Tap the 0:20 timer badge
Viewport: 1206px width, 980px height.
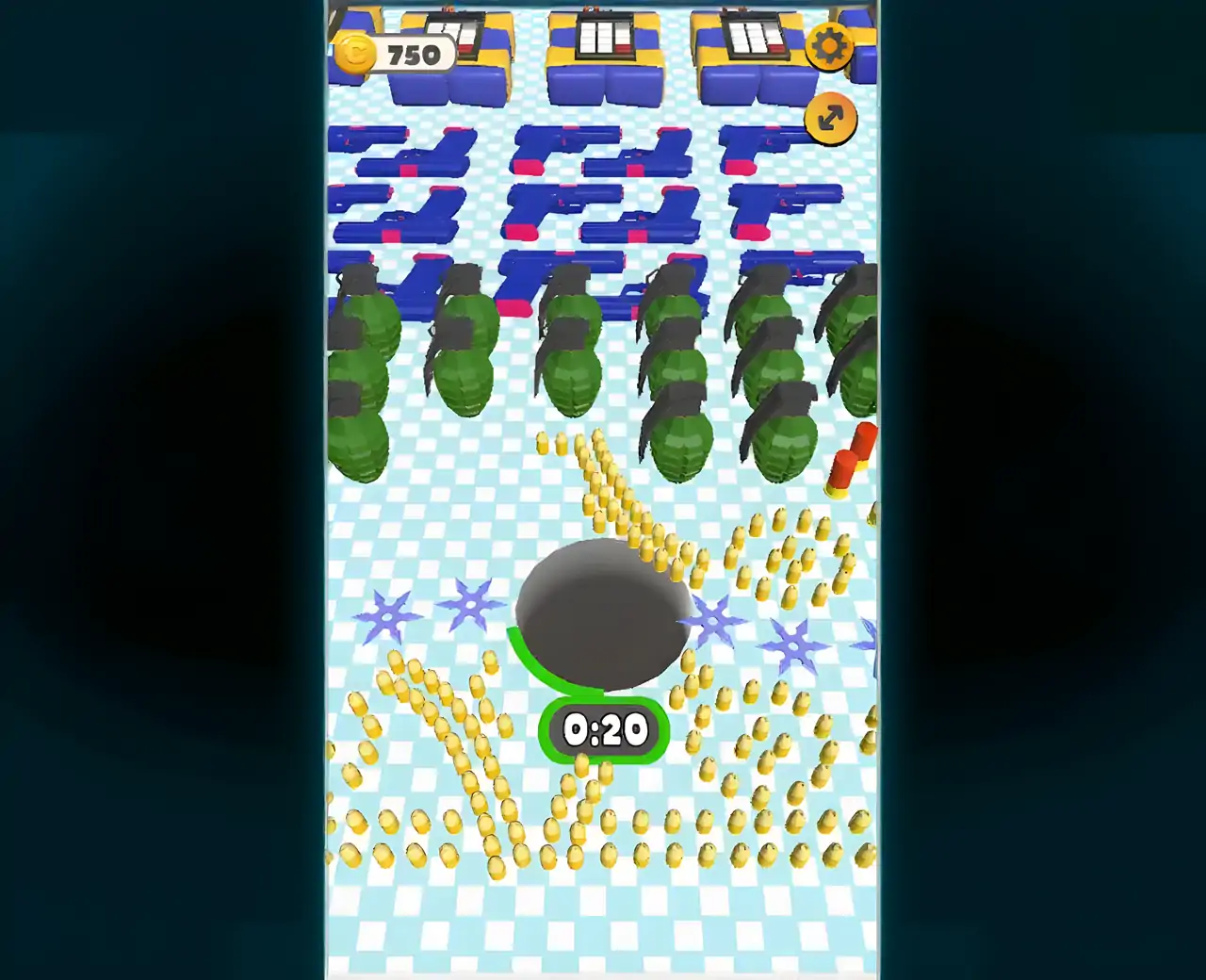(603, 727)
